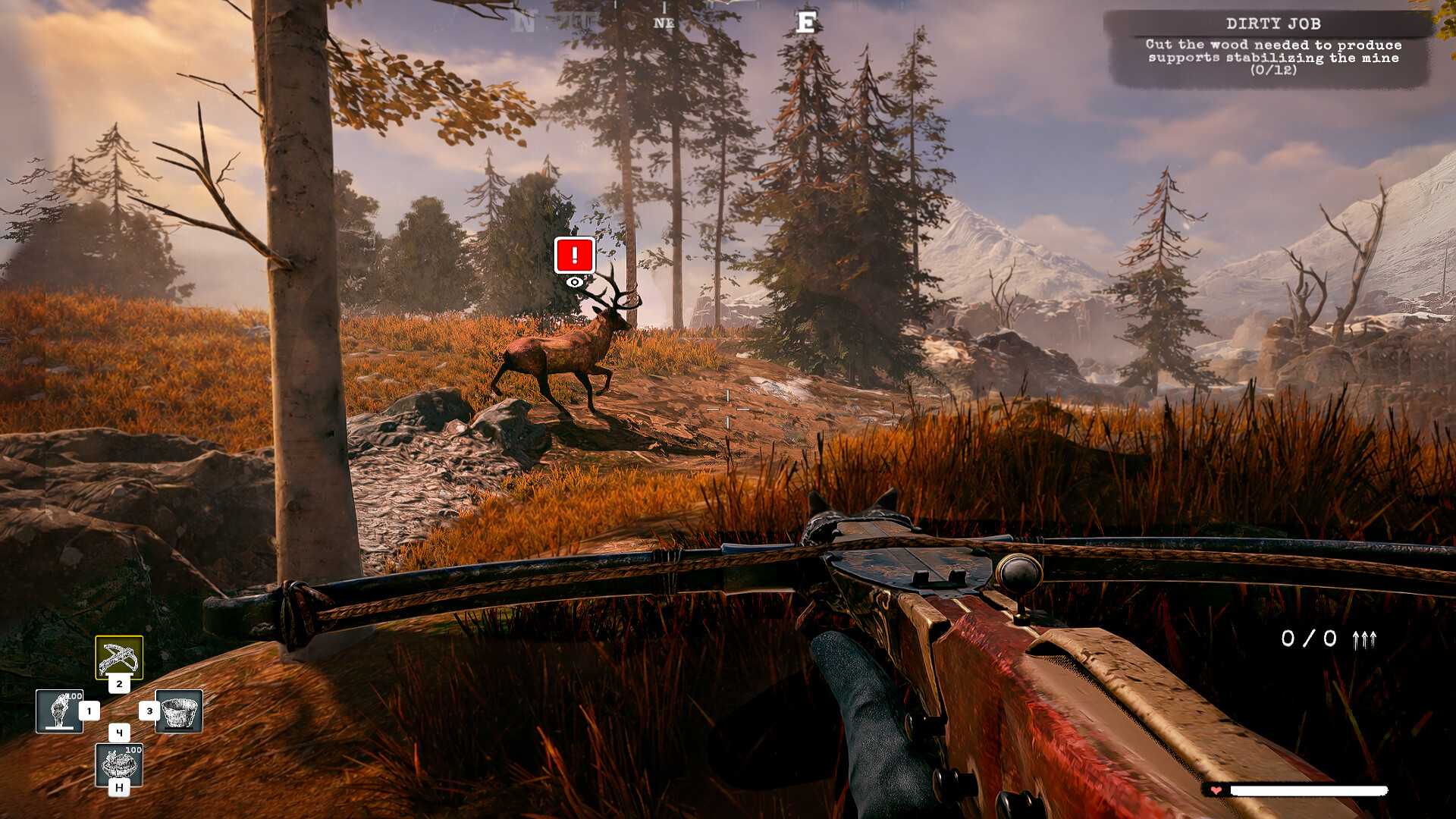Select the torch in hotbar slot 1

point(61,711)
